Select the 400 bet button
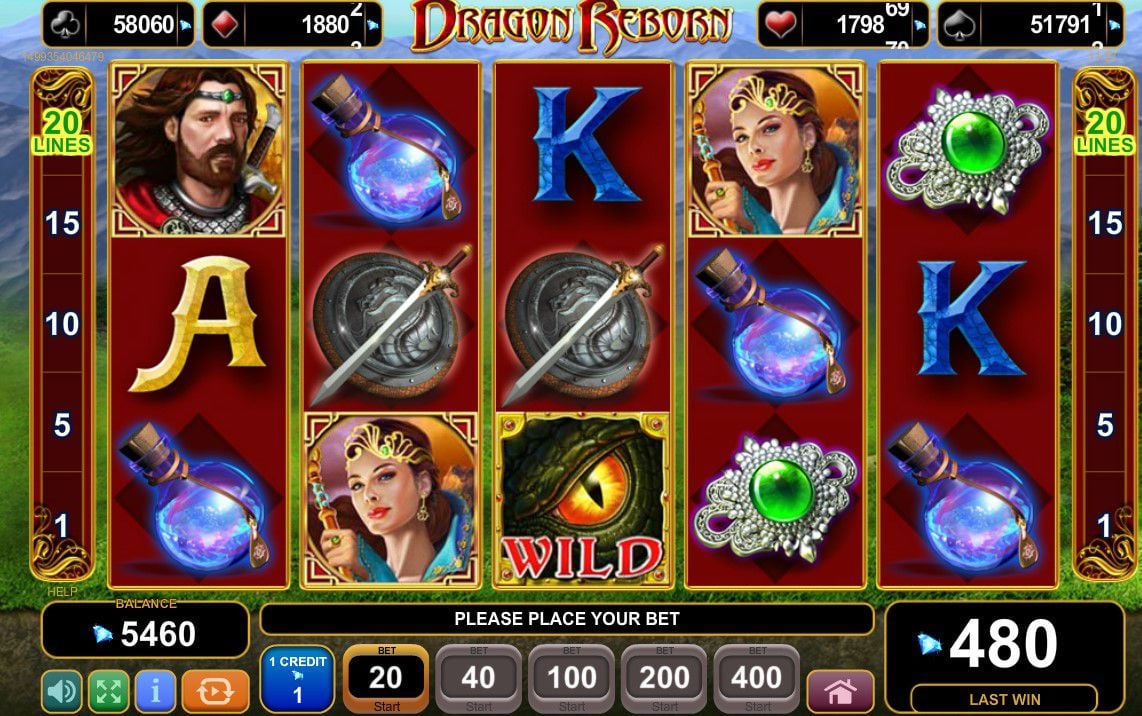 [757, 679]
